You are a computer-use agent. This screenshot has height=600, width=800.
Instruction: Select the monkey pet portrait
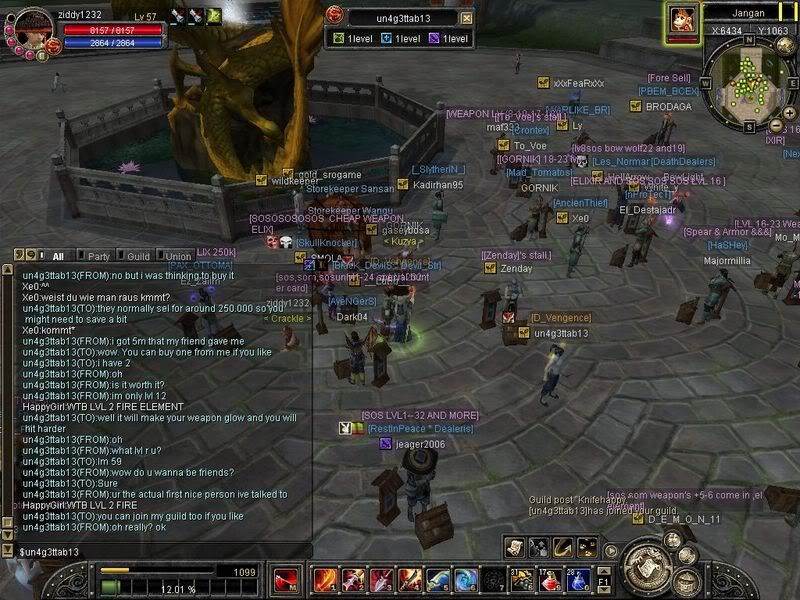pyautogui.click(x=683, y=21)
